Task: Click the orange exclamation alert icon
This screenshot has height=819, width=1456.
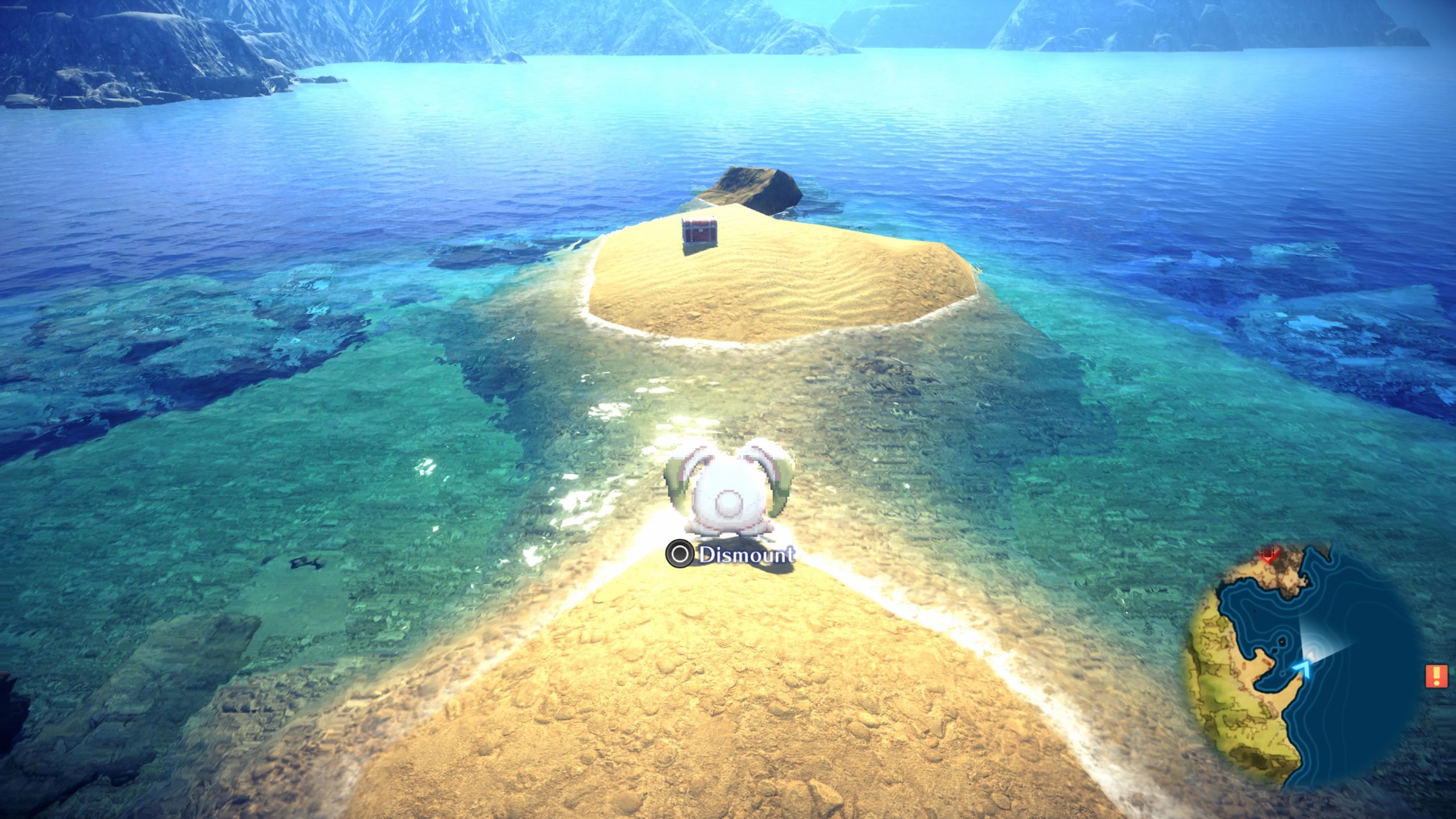Action: [x=1437, y=676]
